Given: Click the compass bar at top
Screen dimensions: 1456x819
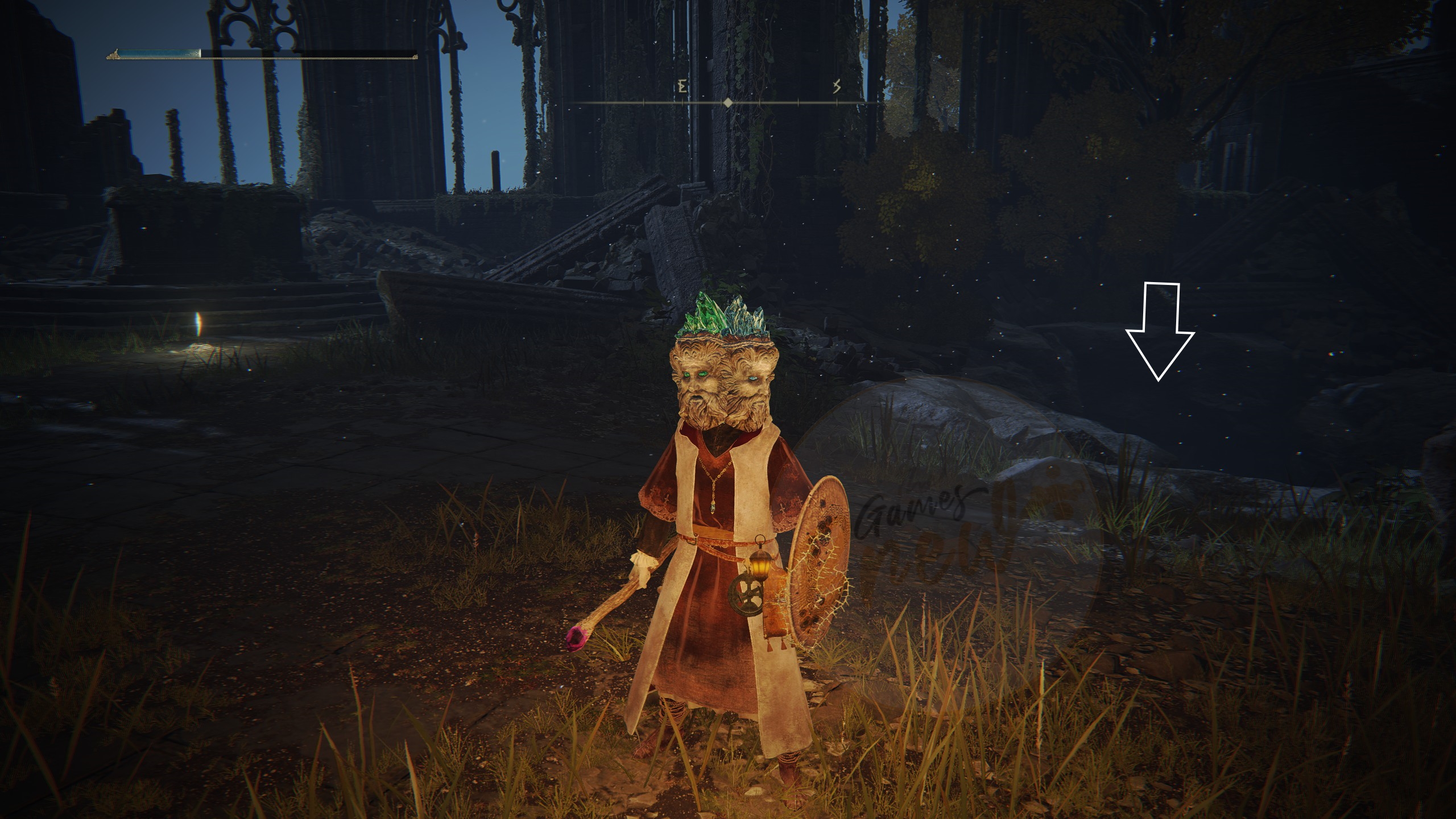Looking at the screenshot, I should click(x=727, y=103).
